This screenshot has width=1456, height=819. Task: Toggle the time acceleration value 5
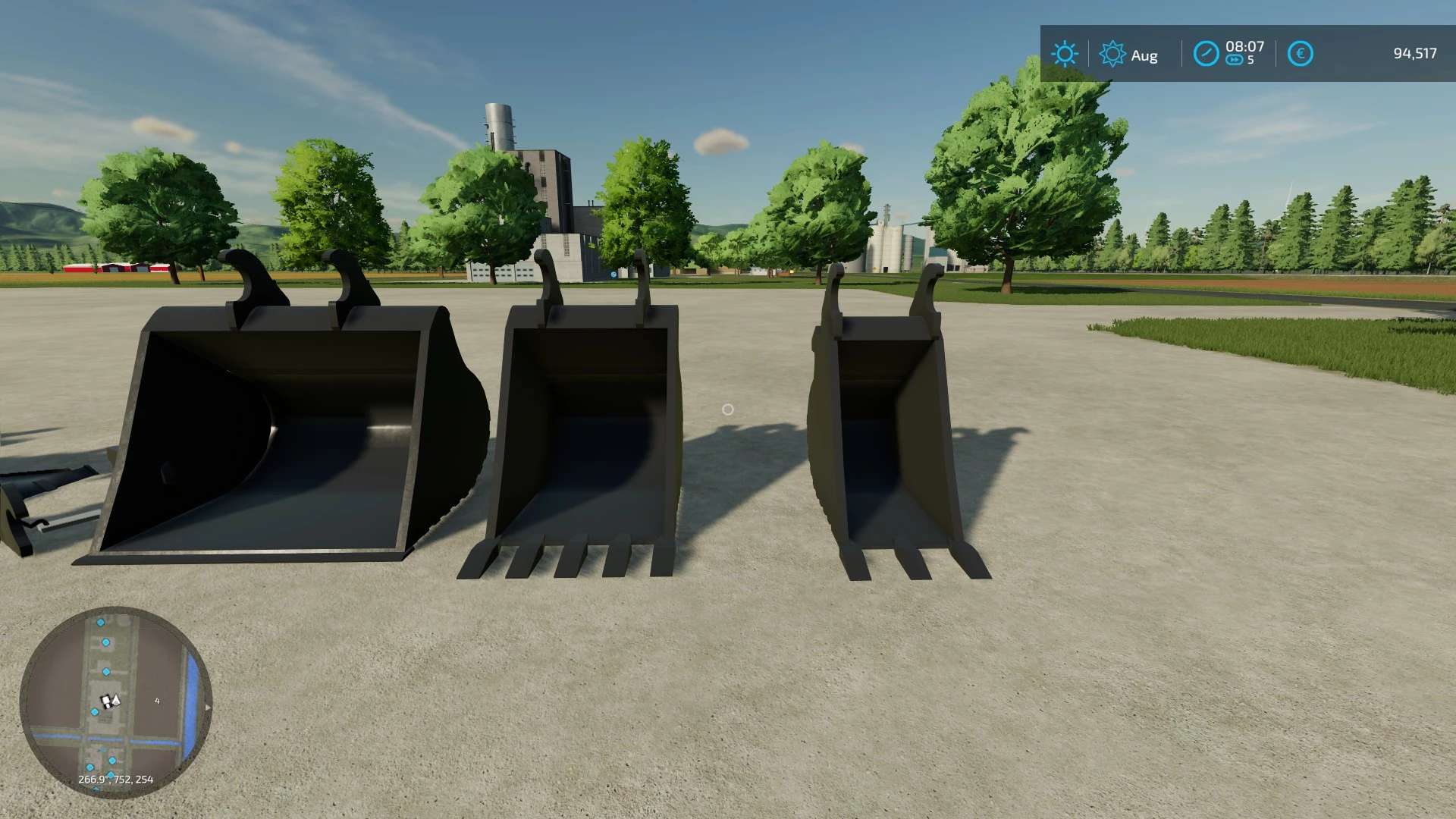[1251, 60]
